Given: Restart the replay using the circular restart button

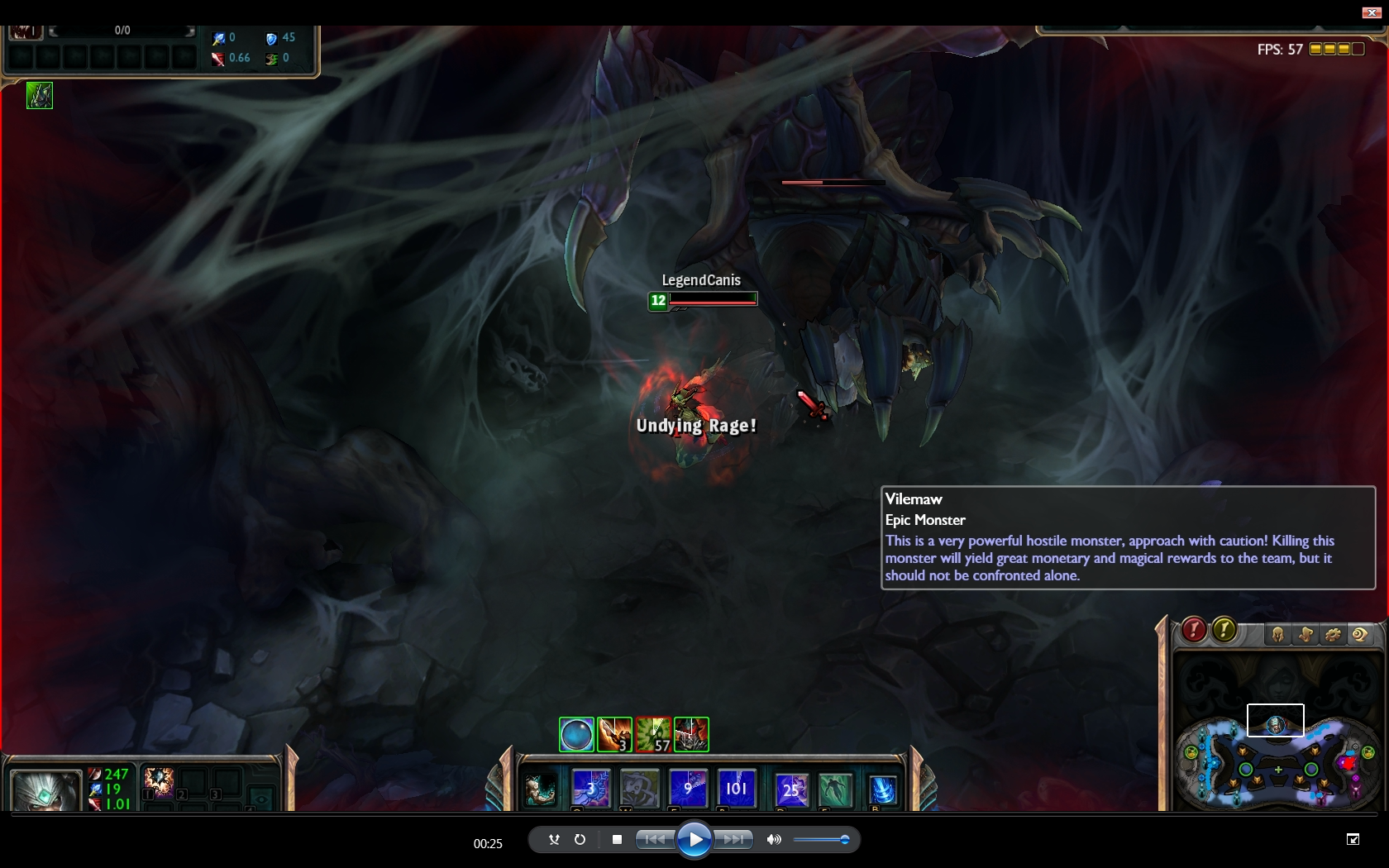Looking at the screenshot, I should pyautogui.click(x=580, y=840).
